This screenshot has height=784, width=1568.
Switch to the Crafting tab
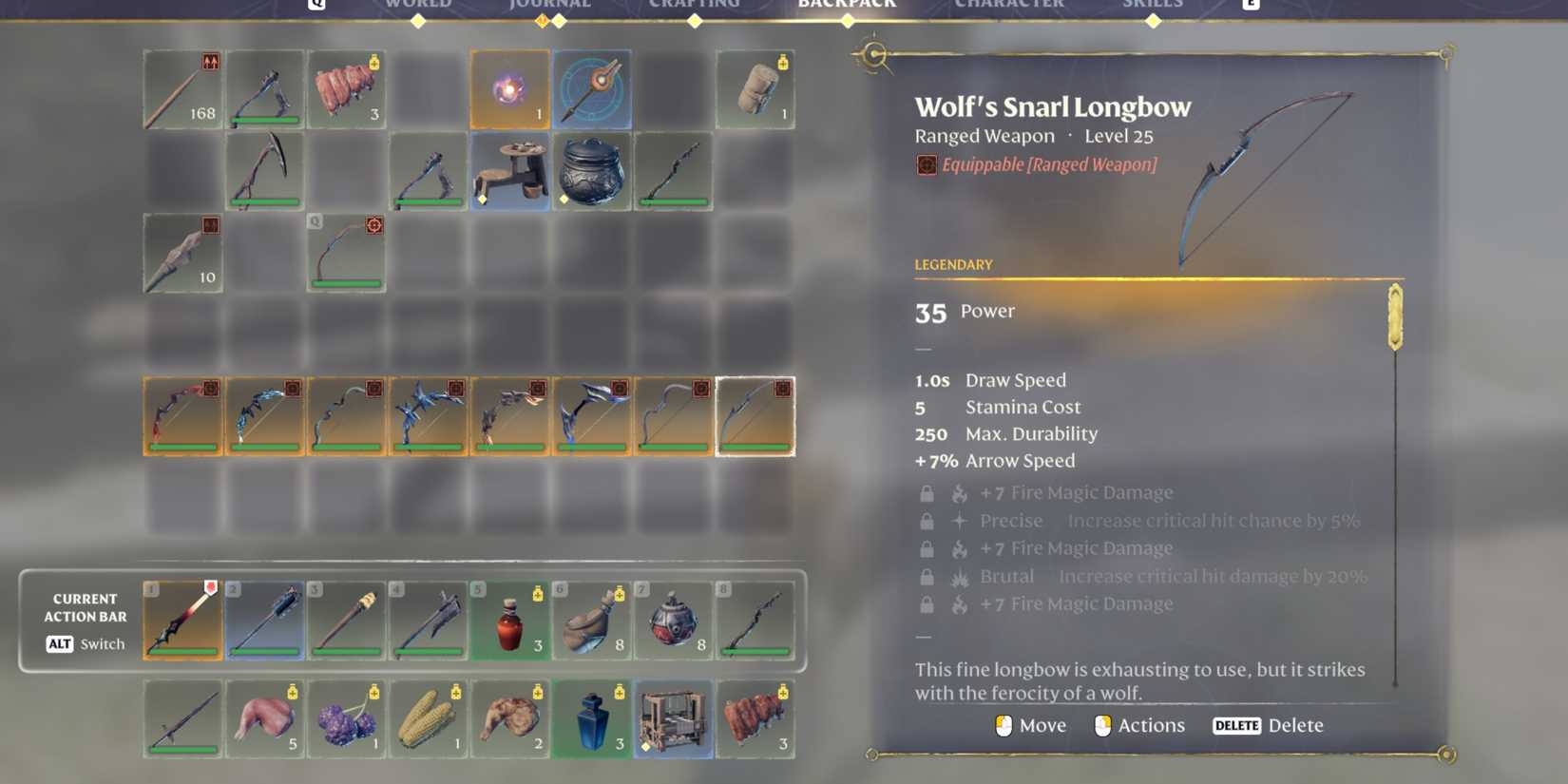697,5
